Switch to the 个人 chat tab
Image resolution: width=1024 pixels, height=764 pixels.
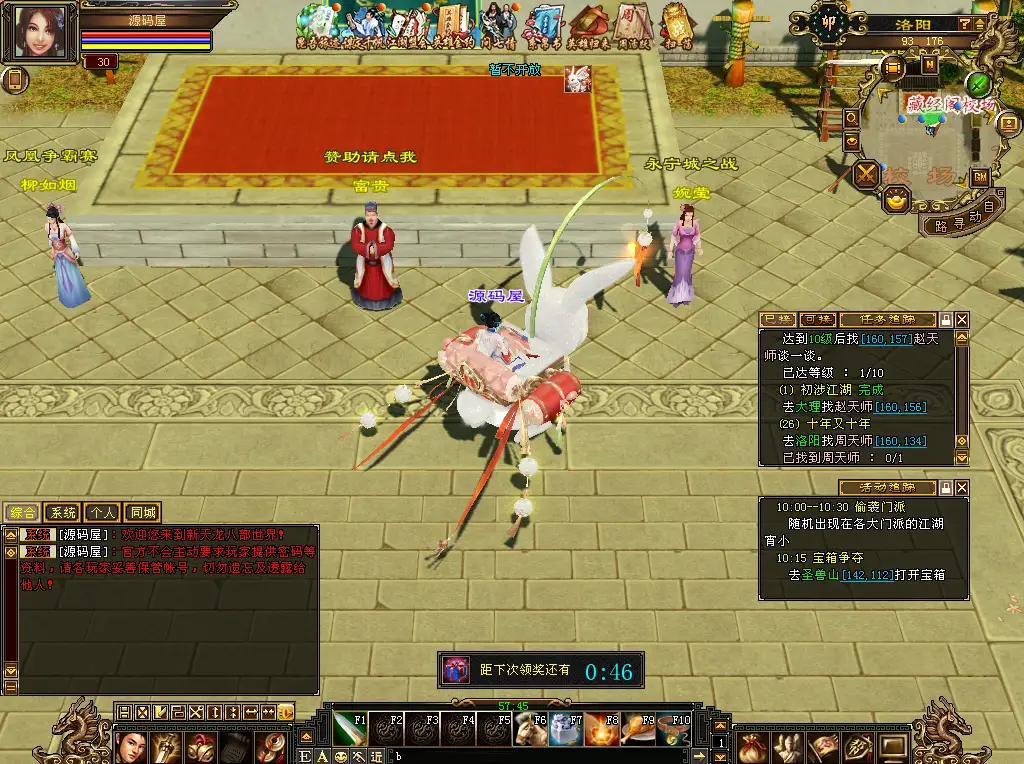click(101, 513)
